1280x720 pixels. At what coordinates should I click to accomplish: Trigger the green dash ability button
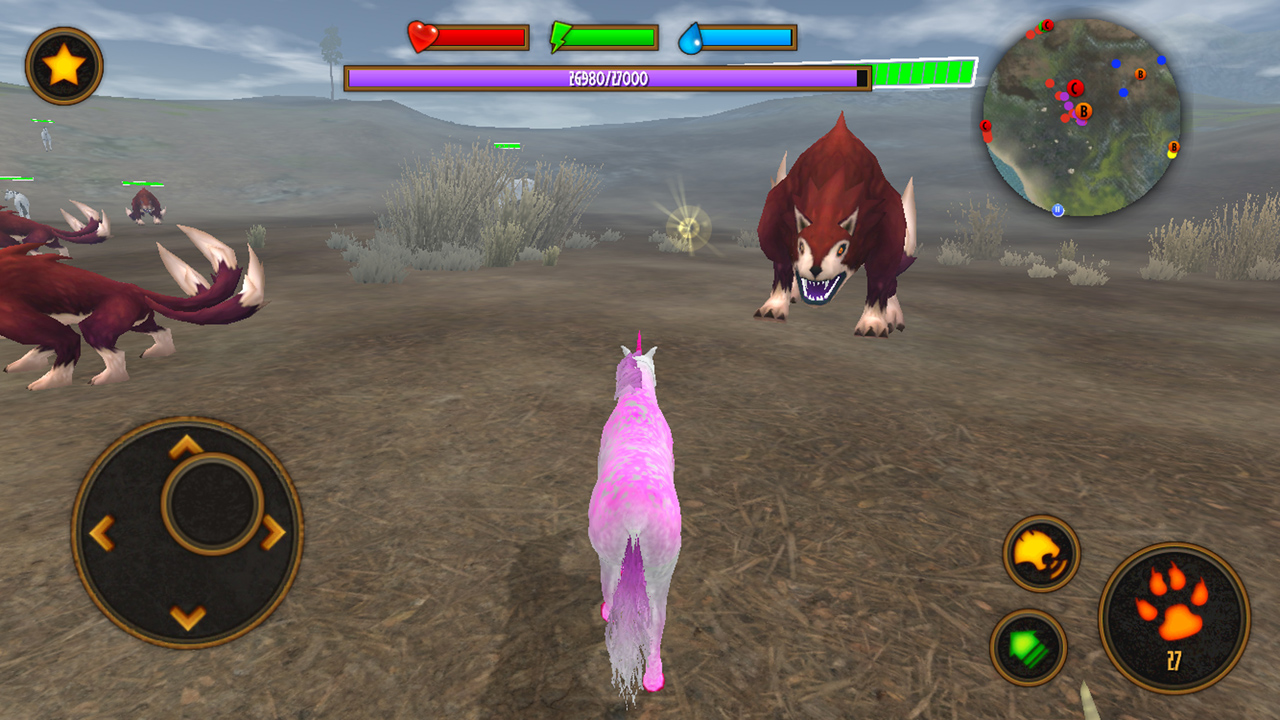[1028, 647]
